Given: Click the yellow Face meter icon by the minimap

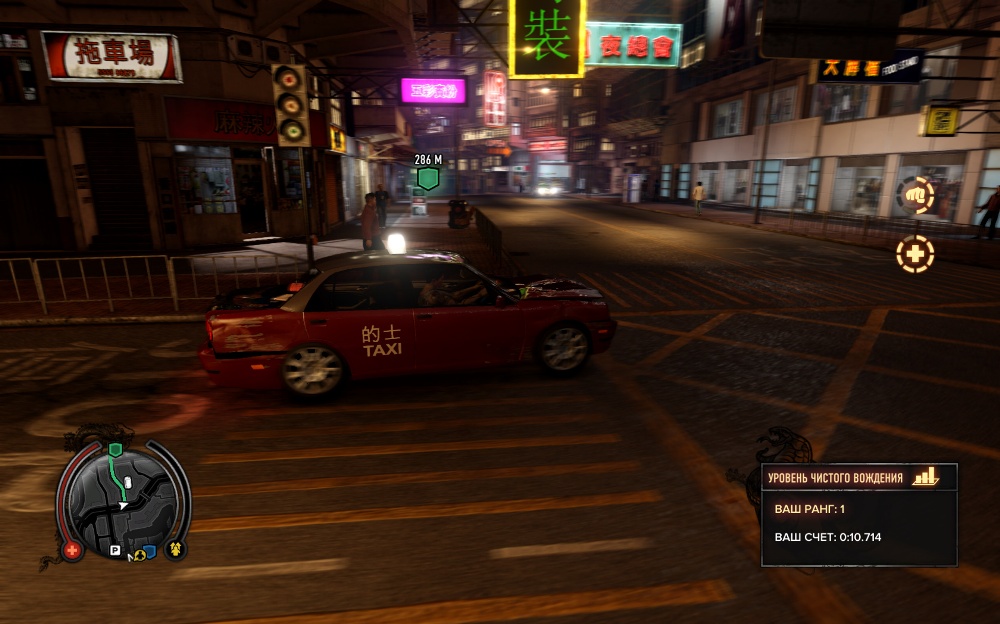Looking at the screenshot, I should point(175,548).
